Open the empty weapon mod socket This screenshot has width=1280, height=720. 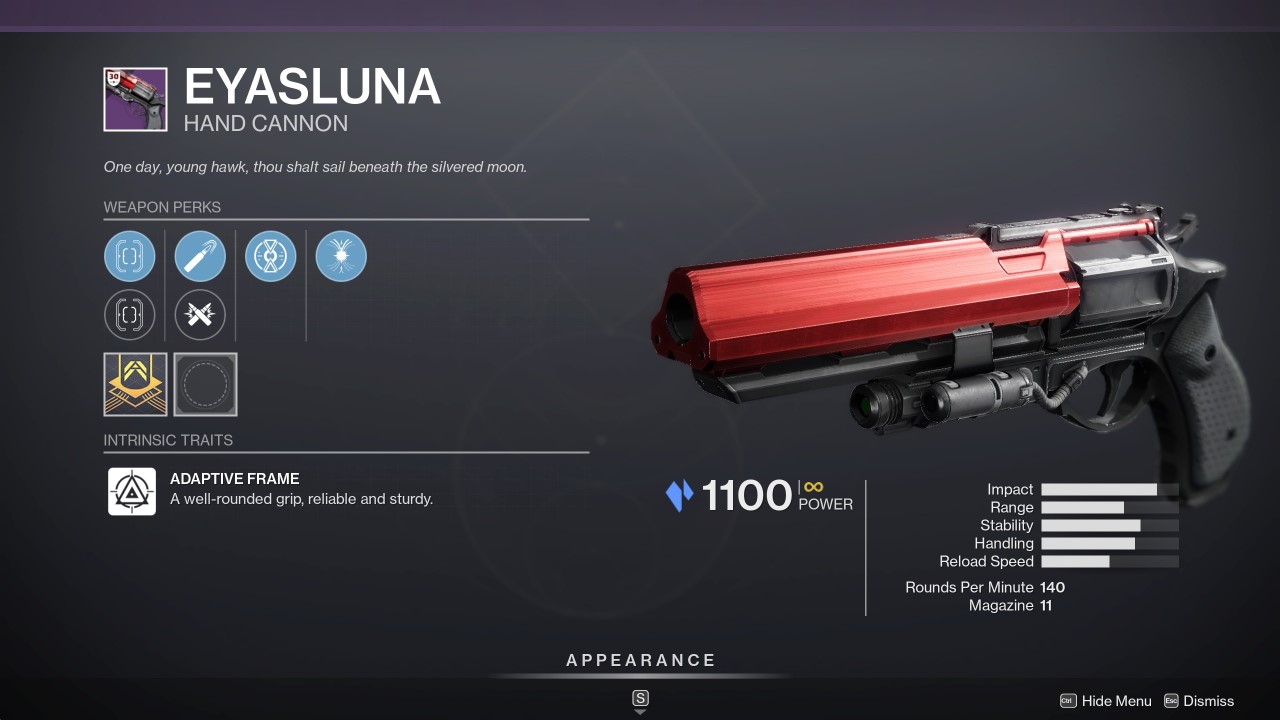[x=205, y=384]
